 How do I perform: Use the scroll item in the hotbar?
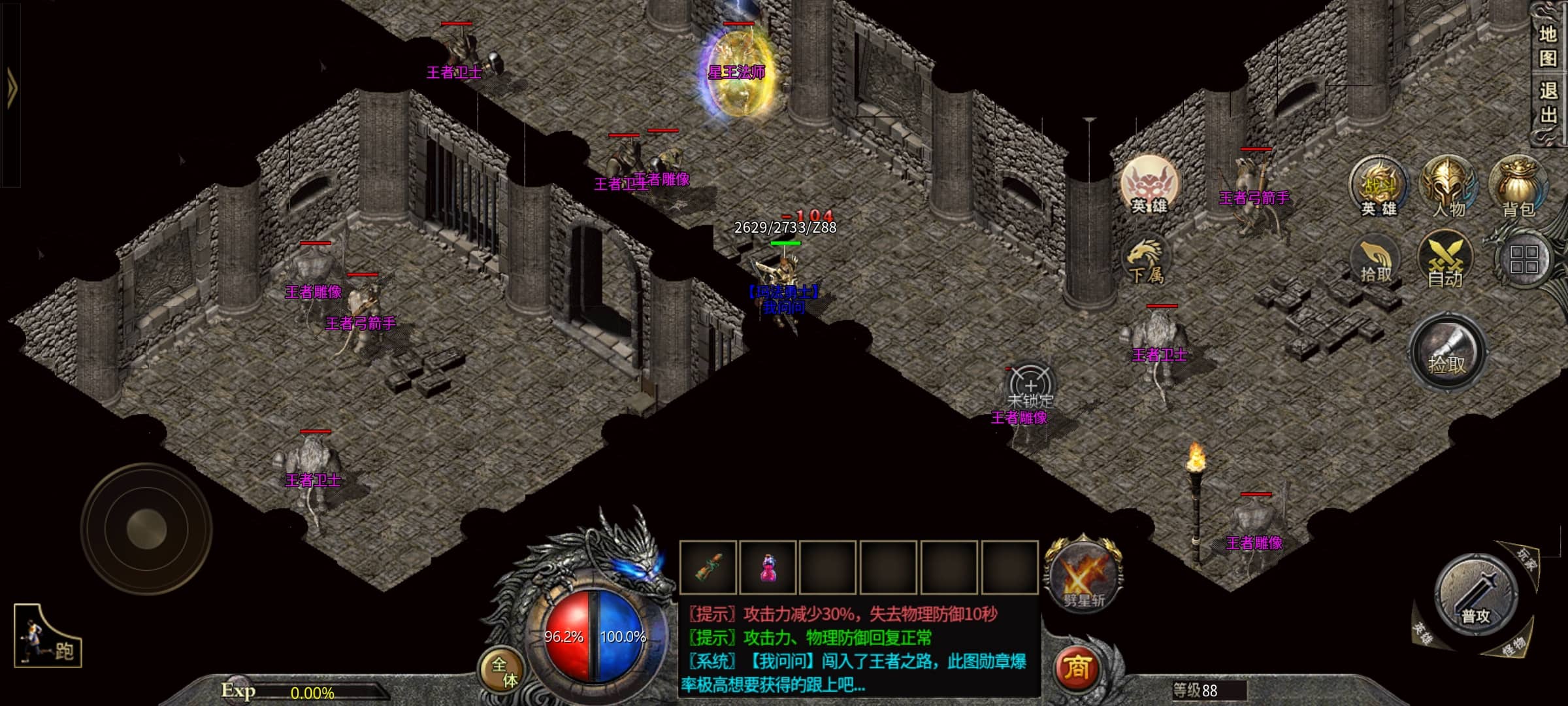click(x=709, y=567)
